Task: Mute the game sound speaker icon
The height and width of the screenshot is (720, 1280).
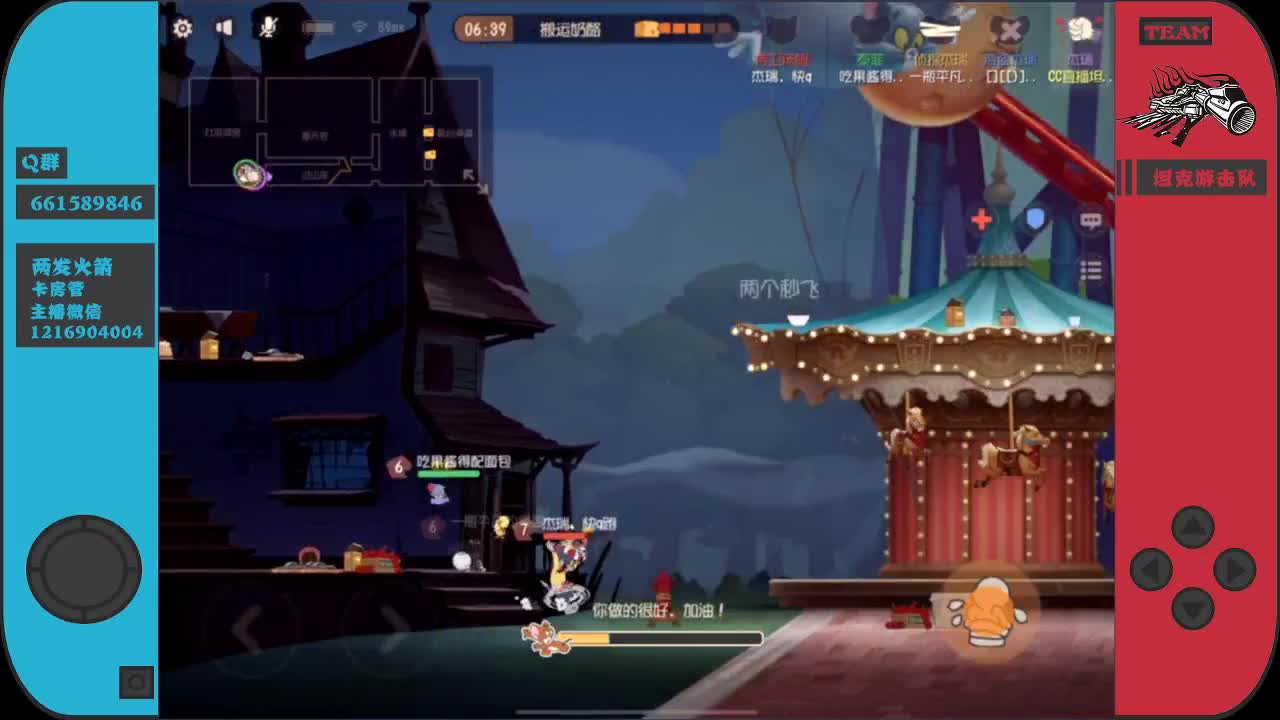Action: tap(225, 28)
